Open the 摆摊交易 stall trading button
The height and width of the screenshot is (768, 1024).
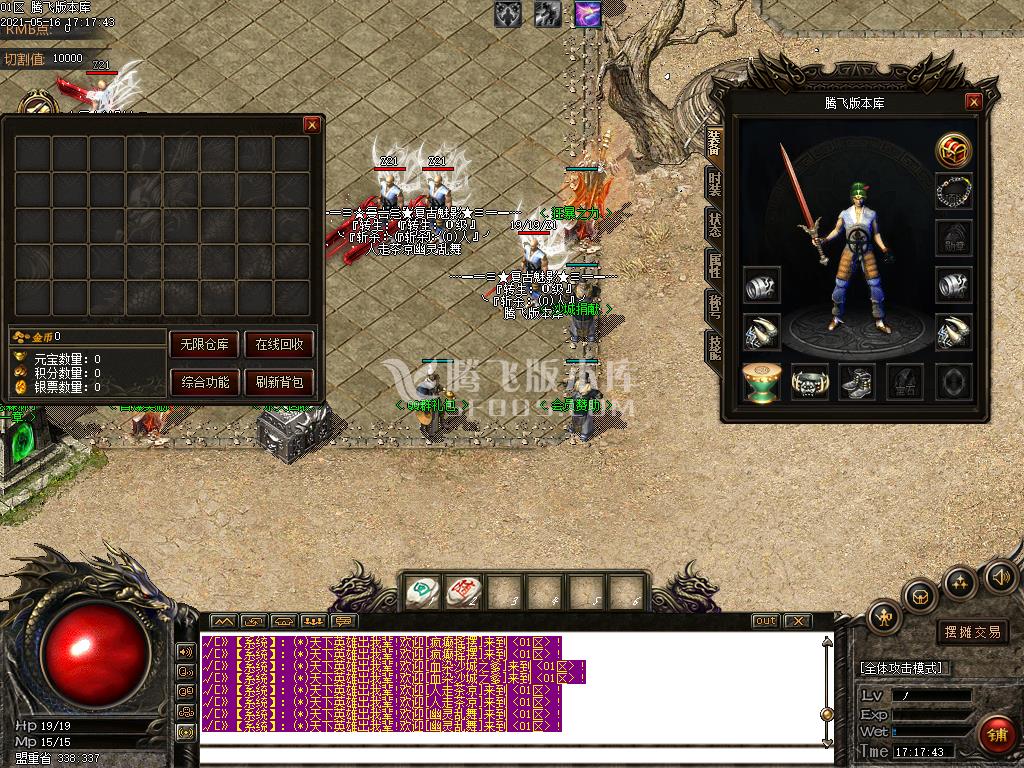(972, 632)
